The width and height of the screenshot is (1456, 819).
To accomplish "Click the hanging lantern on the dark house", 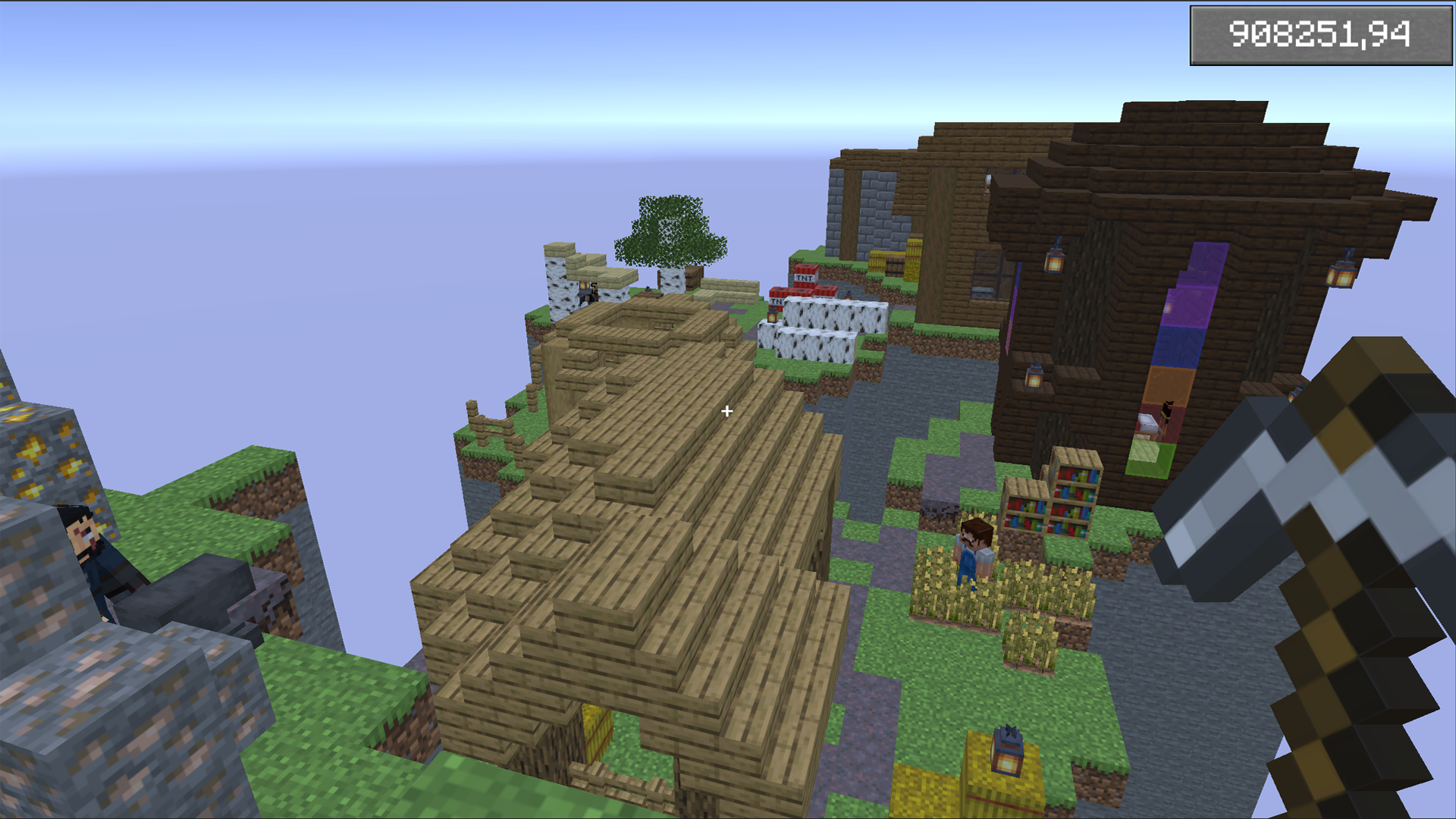I will pos(1053,263).
